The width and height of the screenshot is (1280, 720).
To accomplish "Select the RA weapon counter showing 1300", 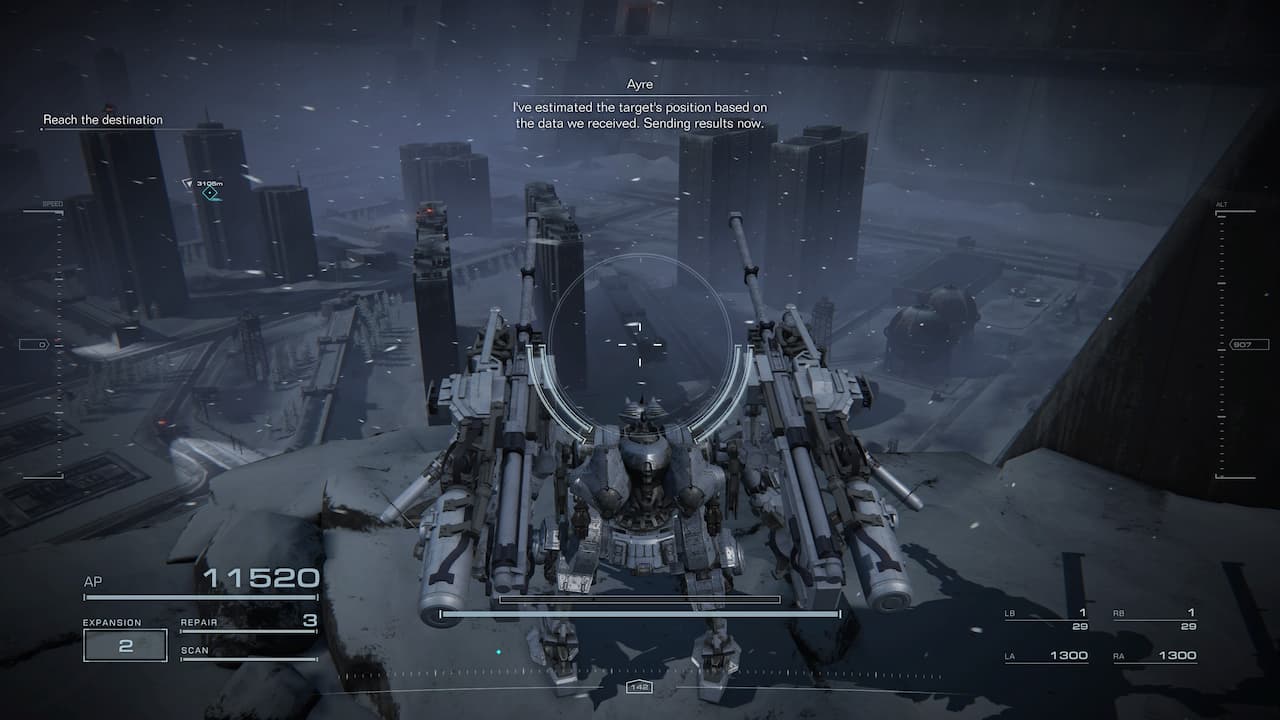I will point(1155,655).
